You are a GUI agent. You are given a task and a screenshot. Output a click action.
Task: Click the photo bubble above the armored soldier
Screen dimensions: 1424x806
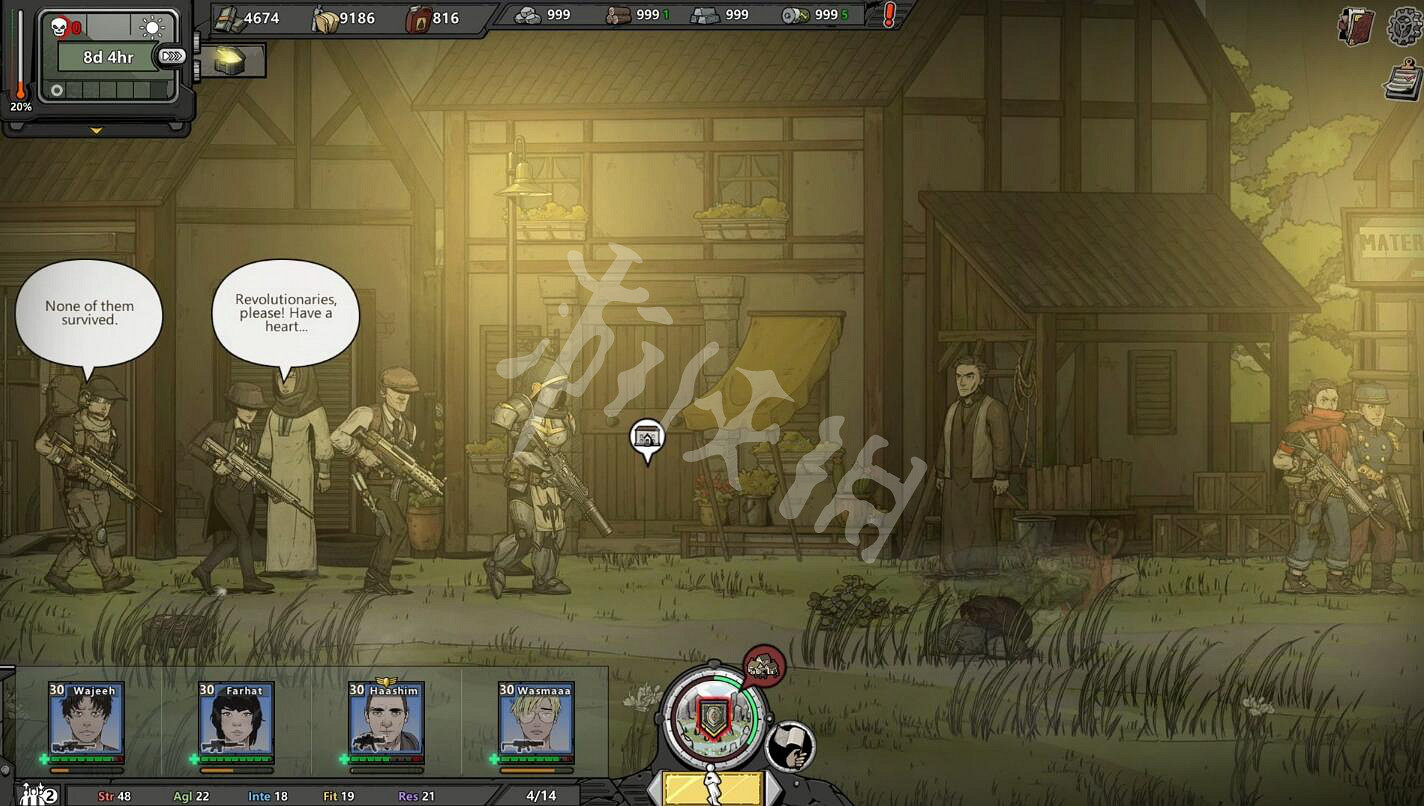645,437
